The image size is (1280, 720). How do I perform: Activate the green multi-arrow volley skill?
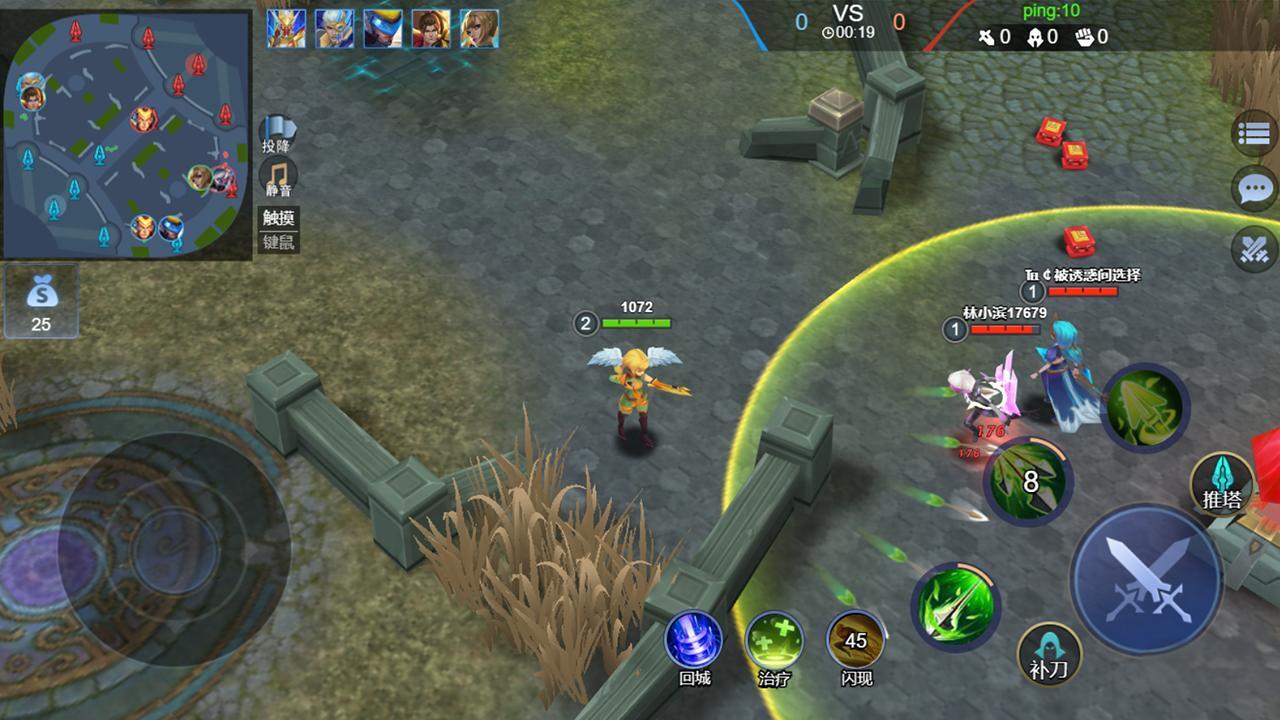click(1145, 407)
